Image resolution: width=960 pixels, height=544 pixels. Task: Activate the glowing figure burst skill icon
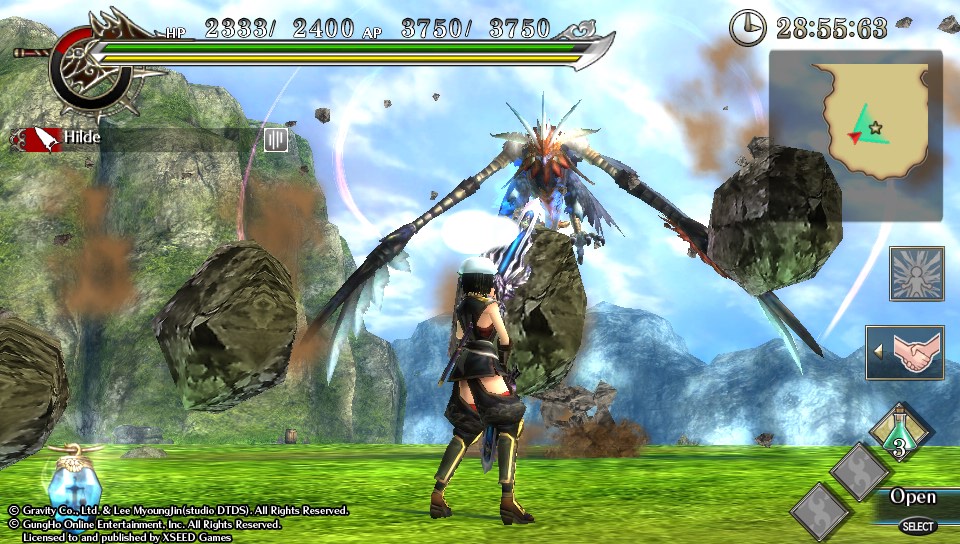(916, 274)
